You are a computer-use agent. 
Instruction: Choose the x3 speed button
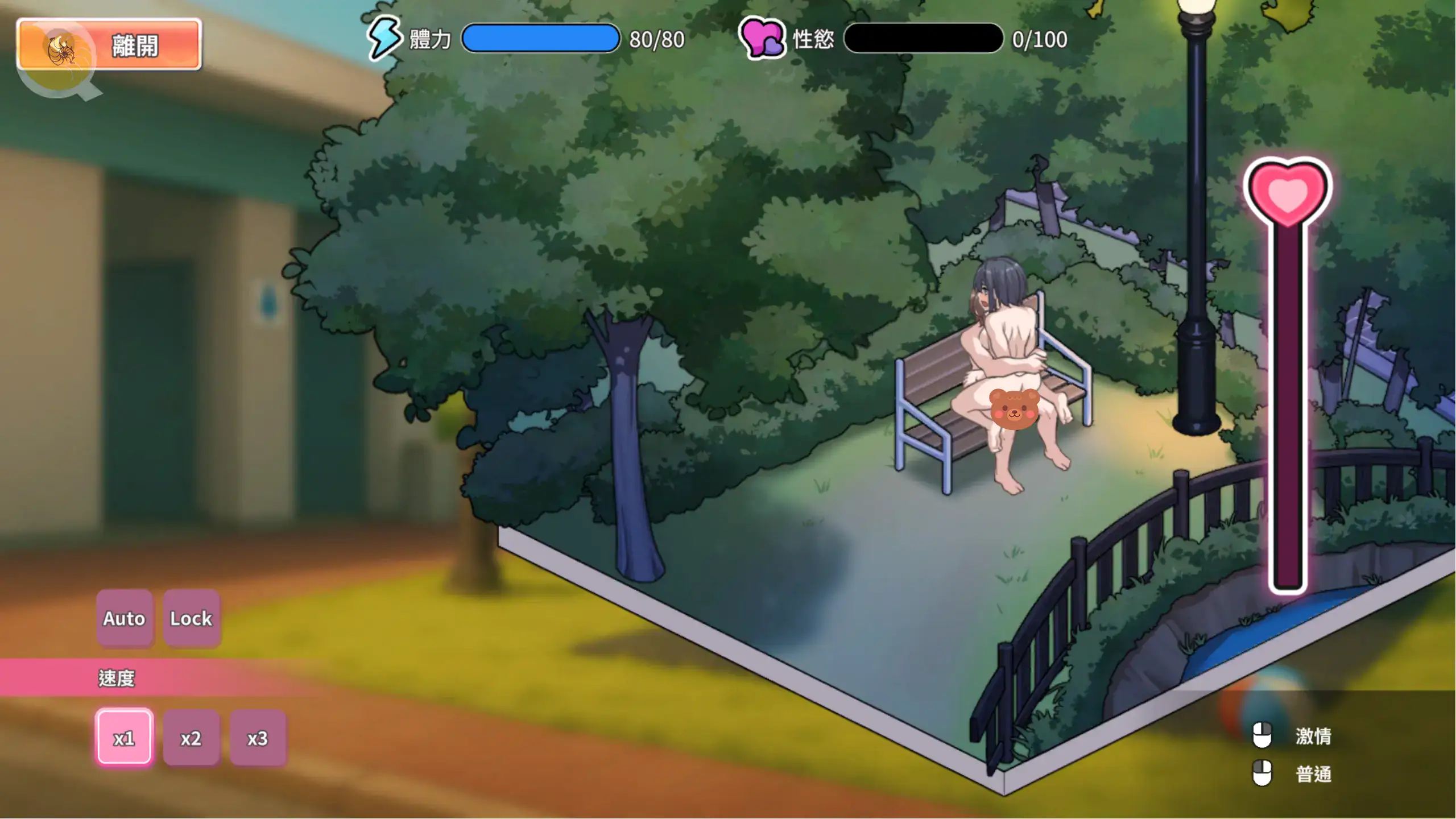tap(258, 738)
